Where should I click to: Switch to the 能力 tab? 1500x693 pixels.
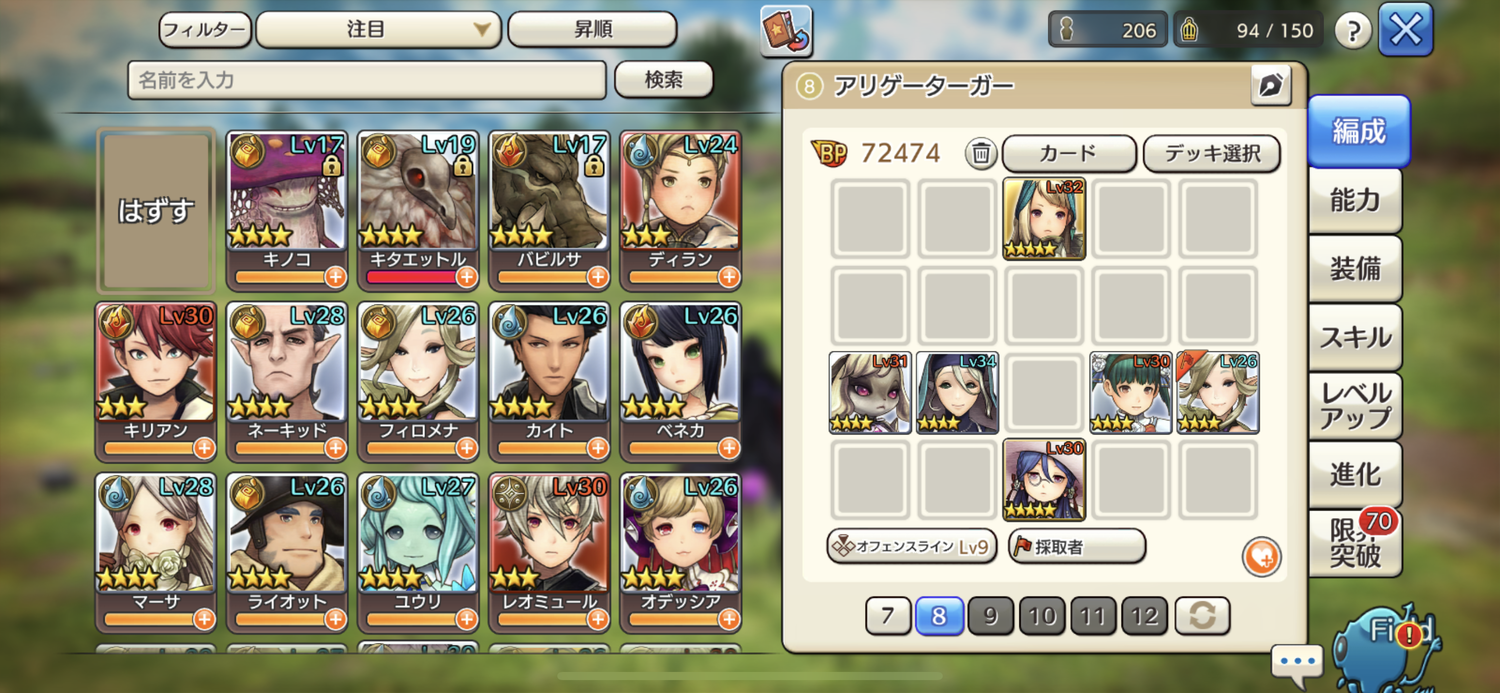click(x=1355, y=200)
